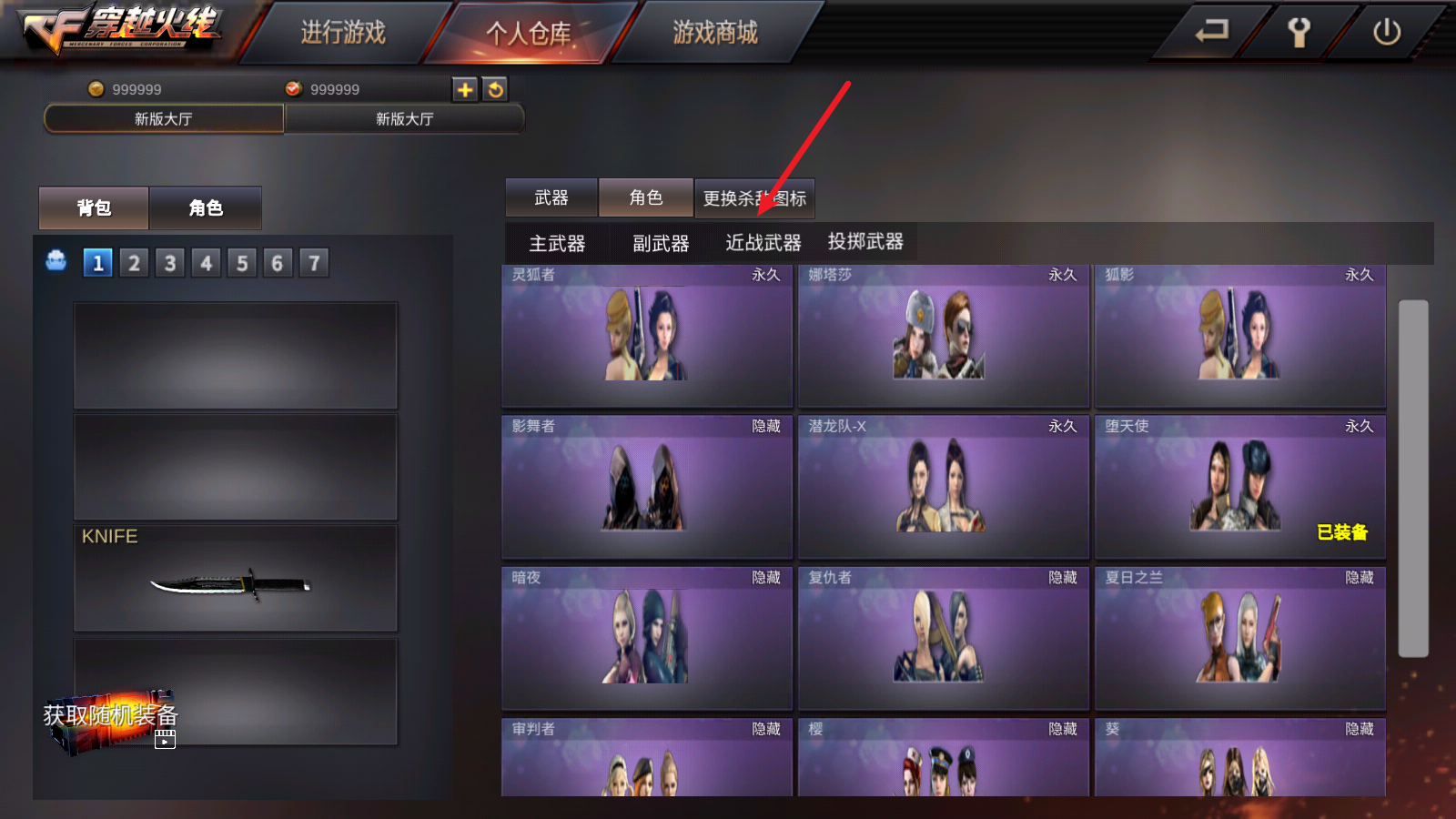Switch to the 角色 tab next to 背包
Image resolution: width=1456 pixels, height=819 pixels.
[206, 207]
